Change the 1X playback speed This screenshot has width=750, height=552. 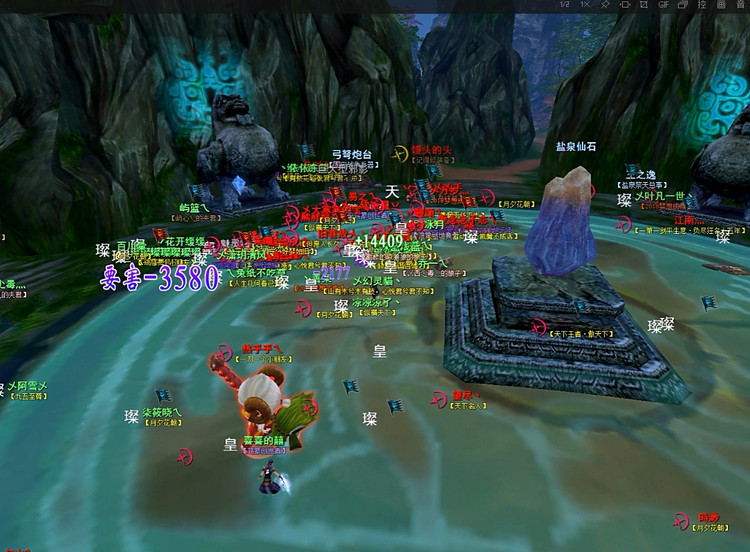pos(583,6)
